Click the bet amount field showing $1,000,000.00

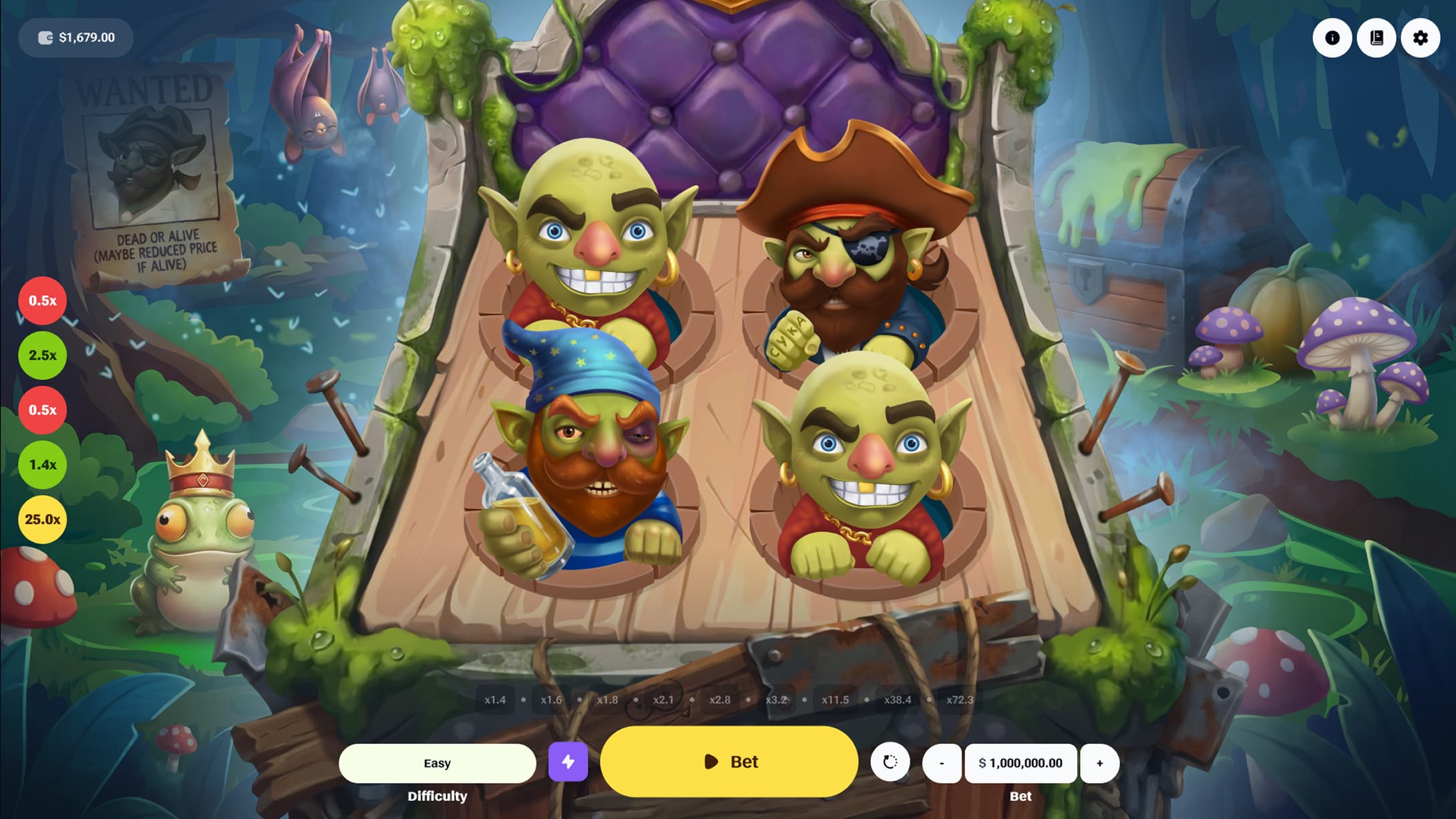(x=1020, y=762)
